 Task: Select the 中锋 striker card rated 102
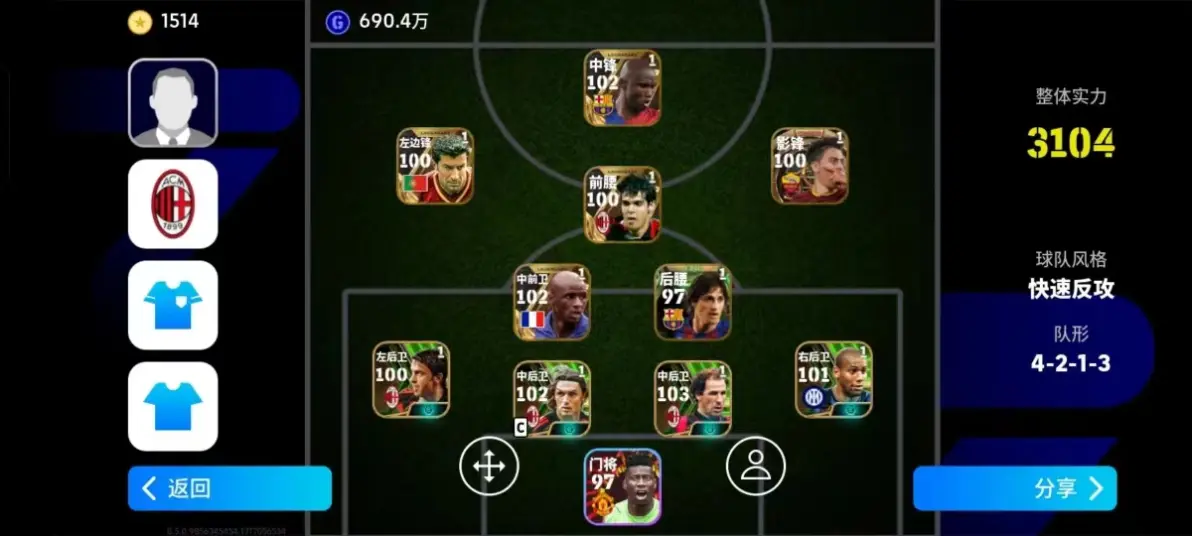[622, 88]
